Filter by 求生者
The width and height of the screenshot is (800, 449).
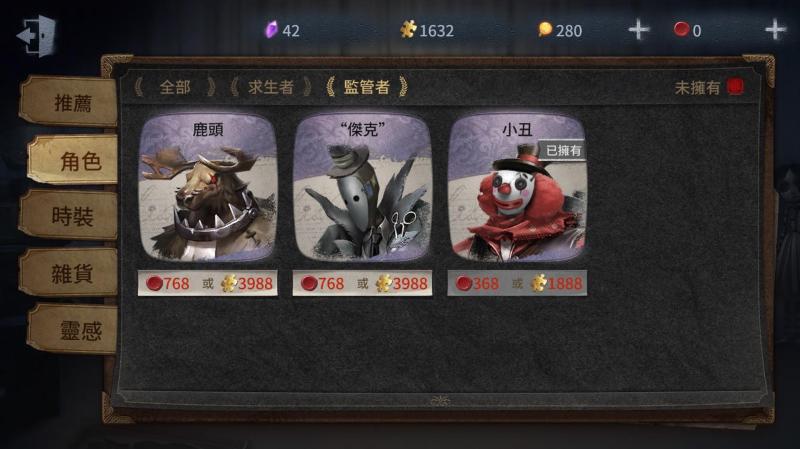[271, 87]
